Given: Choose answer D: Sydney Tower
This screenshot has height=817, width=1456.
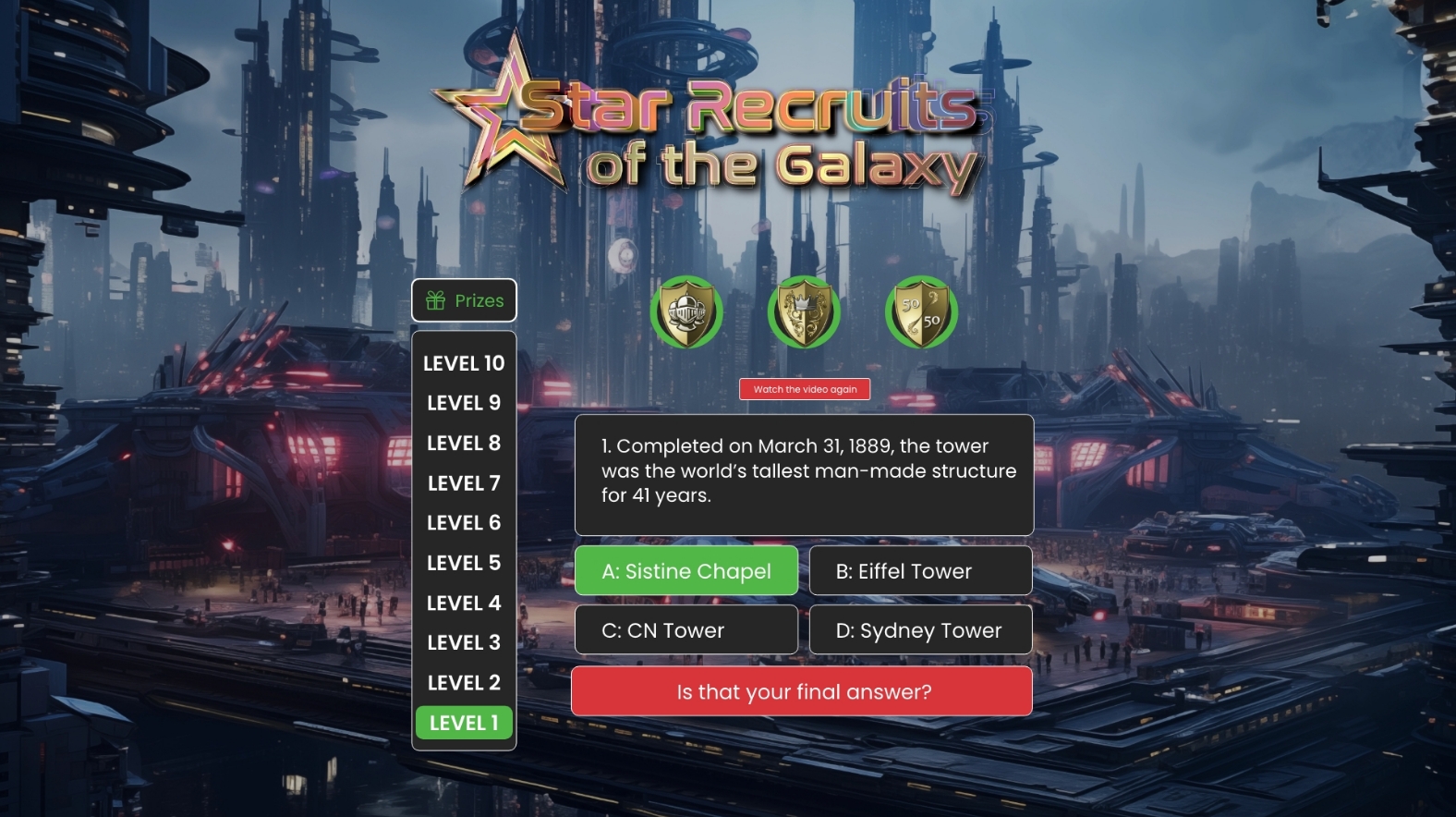Looking at the screenshot, I should pos(920,630).
